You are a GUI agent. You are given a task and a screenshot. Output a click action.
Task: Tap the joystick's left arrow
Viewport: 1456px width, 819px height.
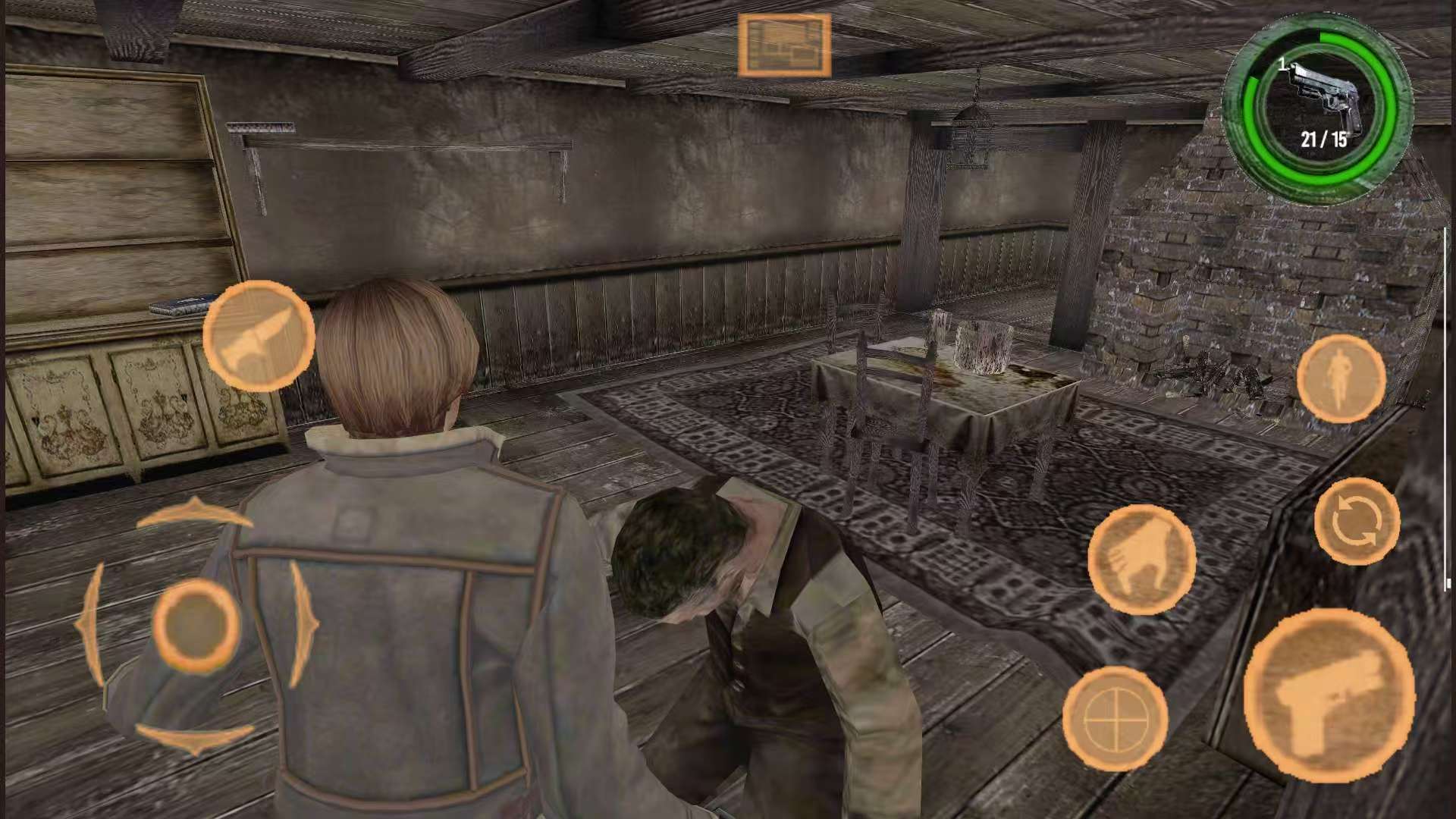click(x=92, y=626)
